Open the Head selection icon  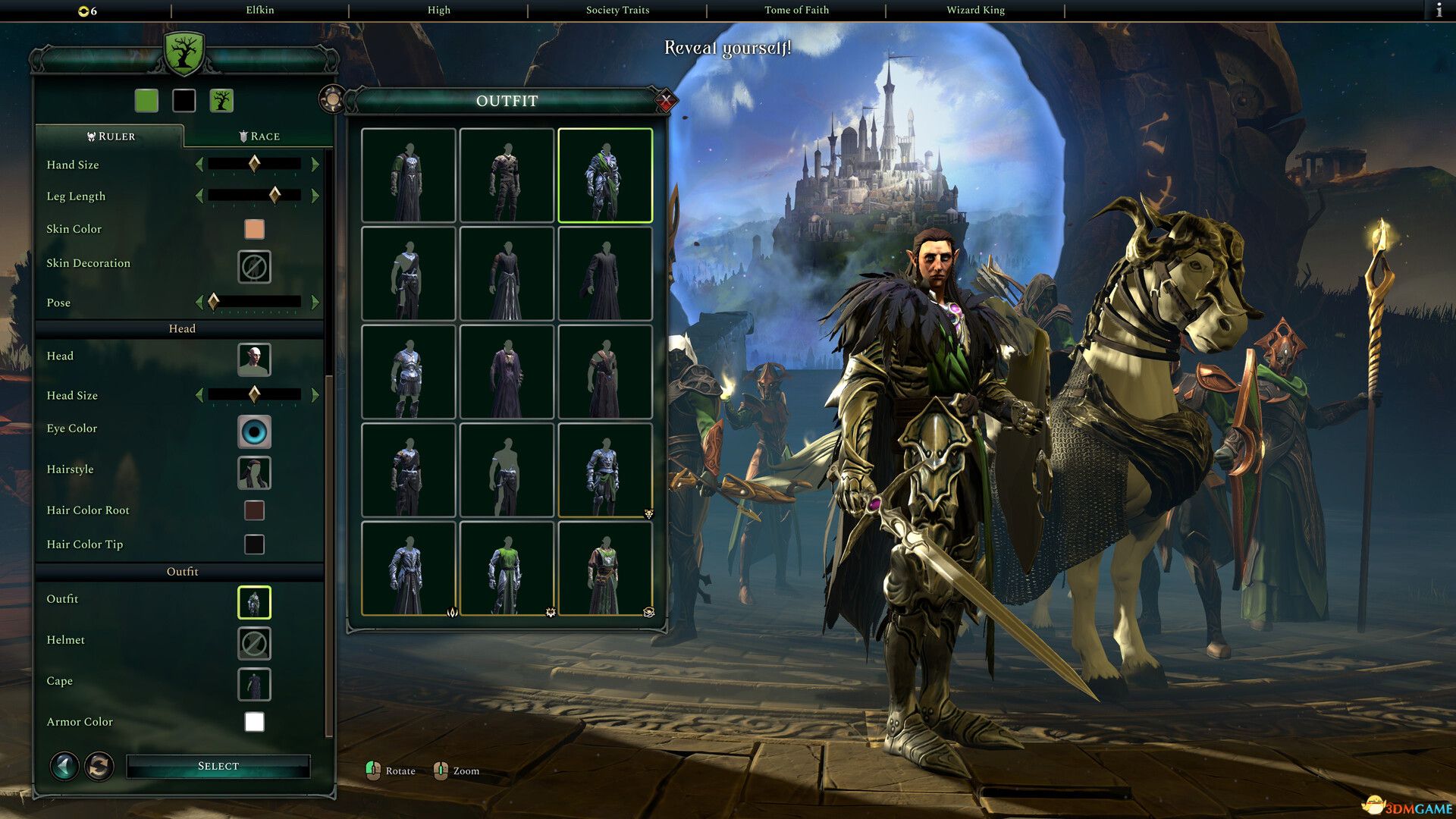[255, 360]
